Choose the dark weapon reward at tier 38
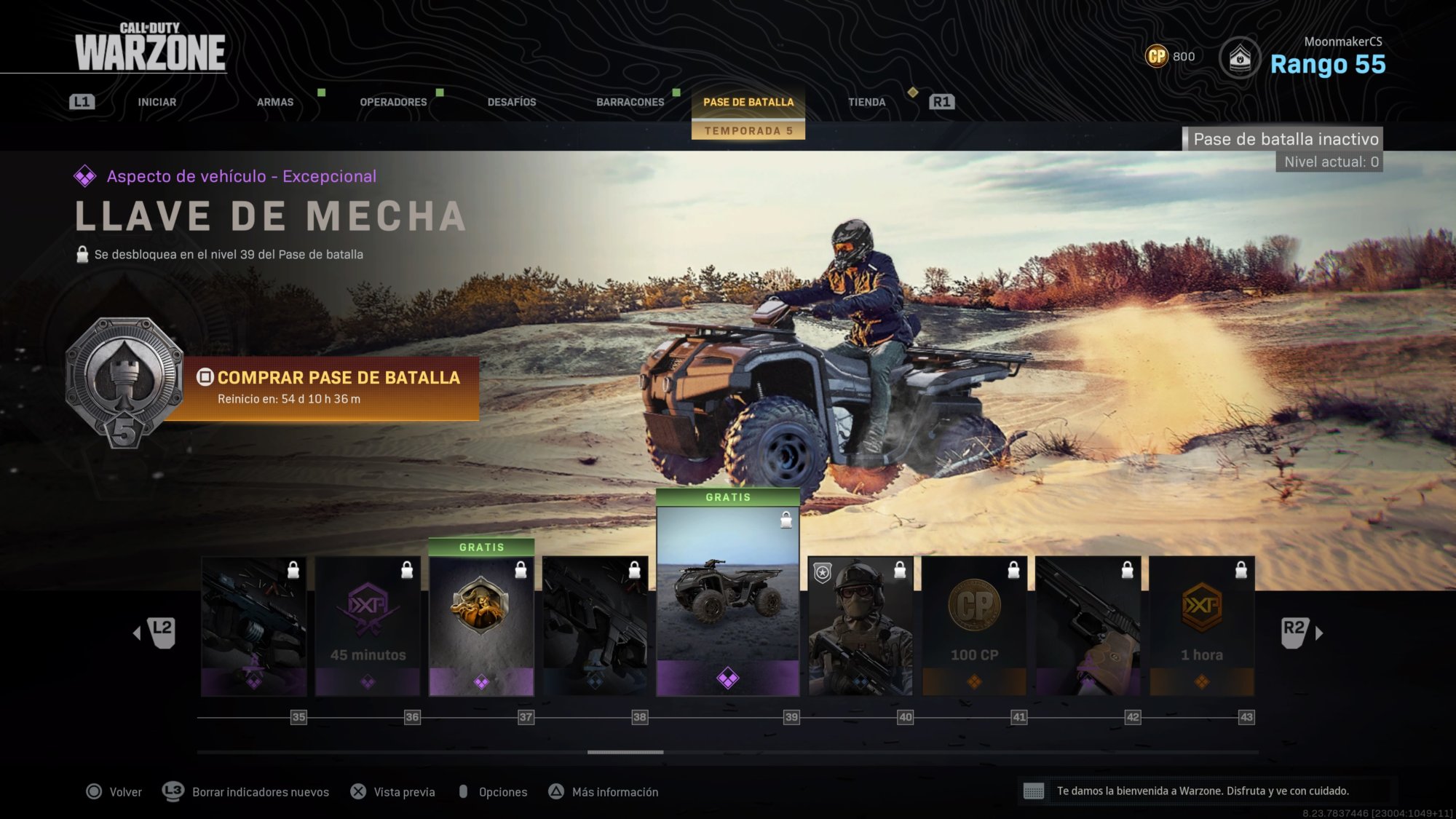Screen dimensions: 1456x819 point(595,626)
